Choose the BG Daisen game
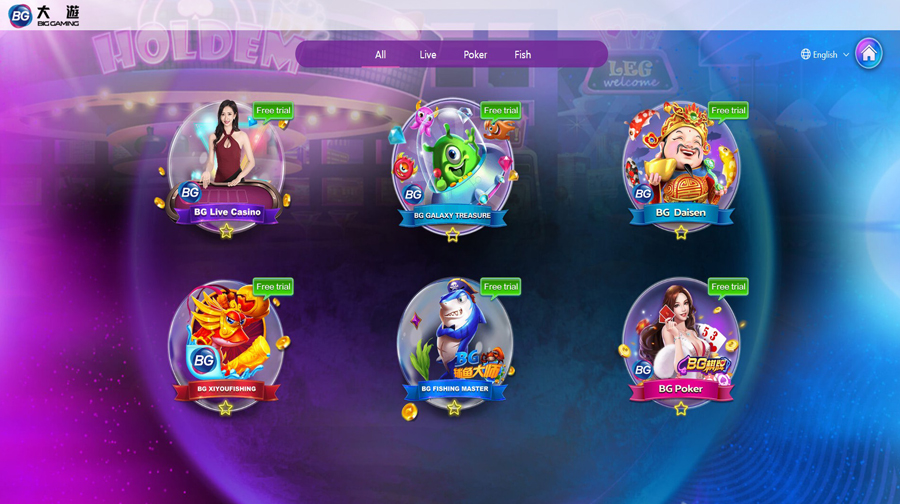Image resolution: width=900 pixels, height=504 pixels. point(680,165)
